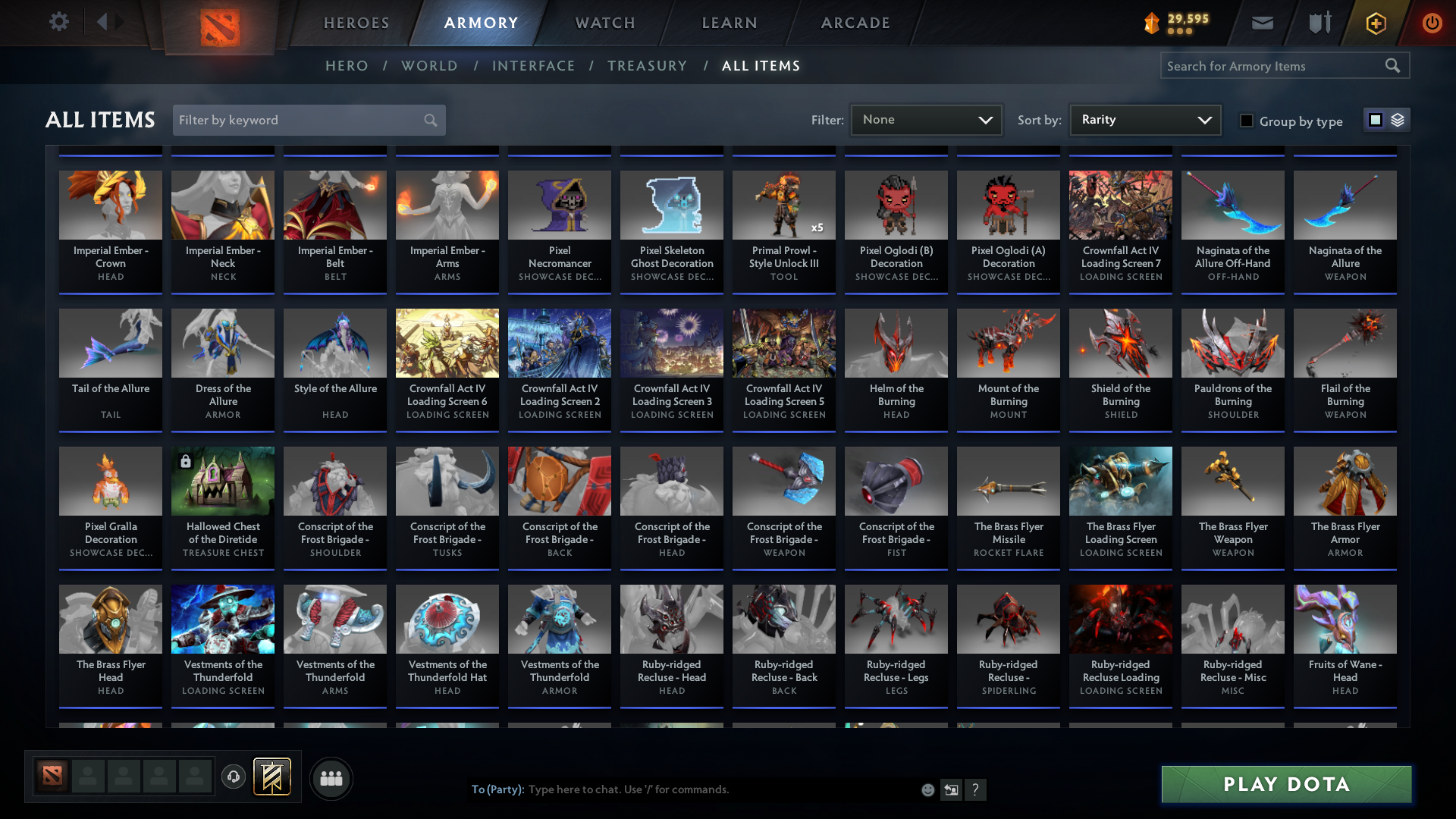Click the guild banner icon near party slots
This screenshot has height=819, width=1456.
click(x=273, y=777)
